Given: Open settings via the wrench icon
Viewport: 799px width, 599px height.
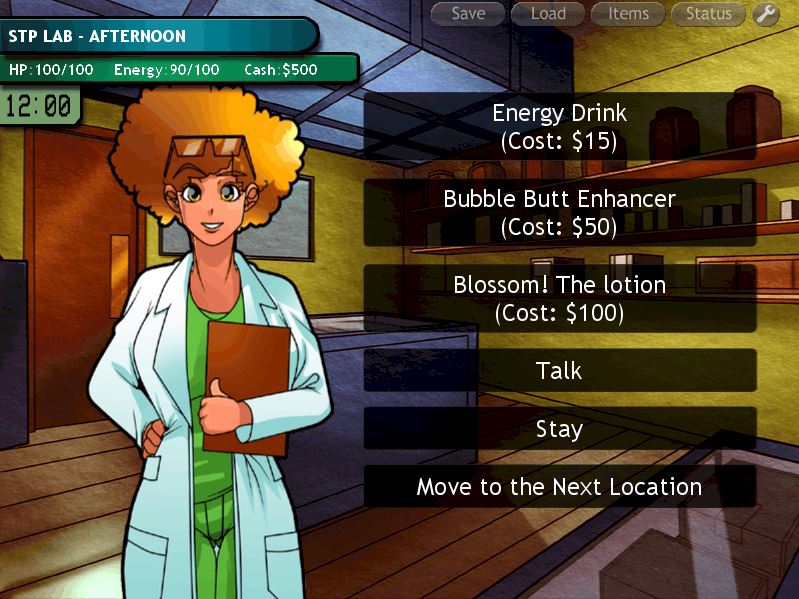Looking at the screenshot, I should (x=766, y=14).
